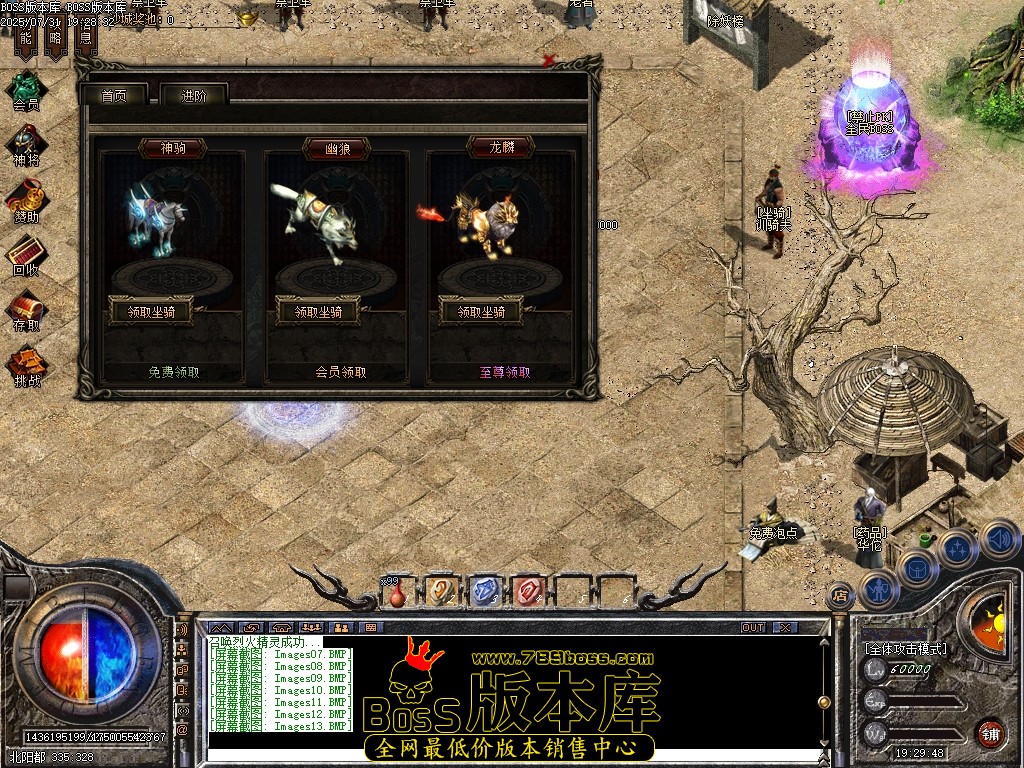Open the 进阶 tab
This screenshot has height=768, width=1024.
194,96
